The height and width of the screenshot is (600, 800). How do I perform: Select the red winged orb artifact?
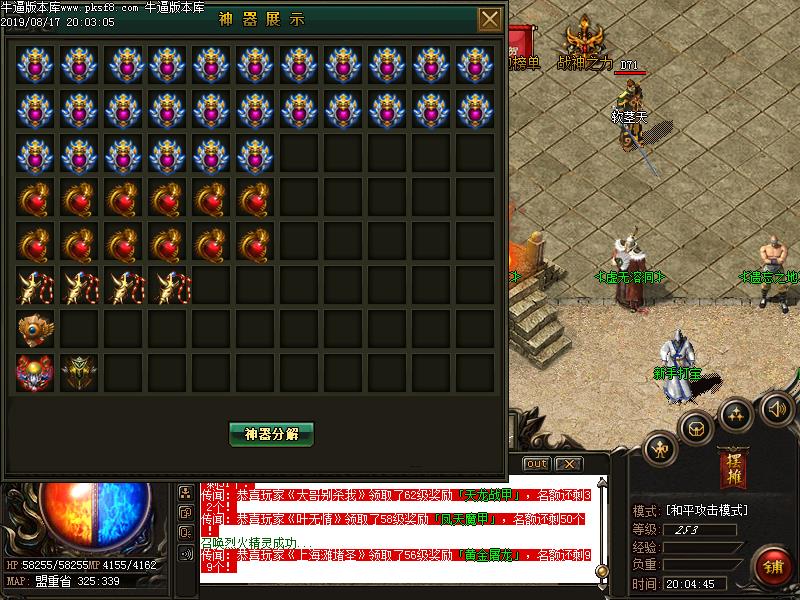36,373
